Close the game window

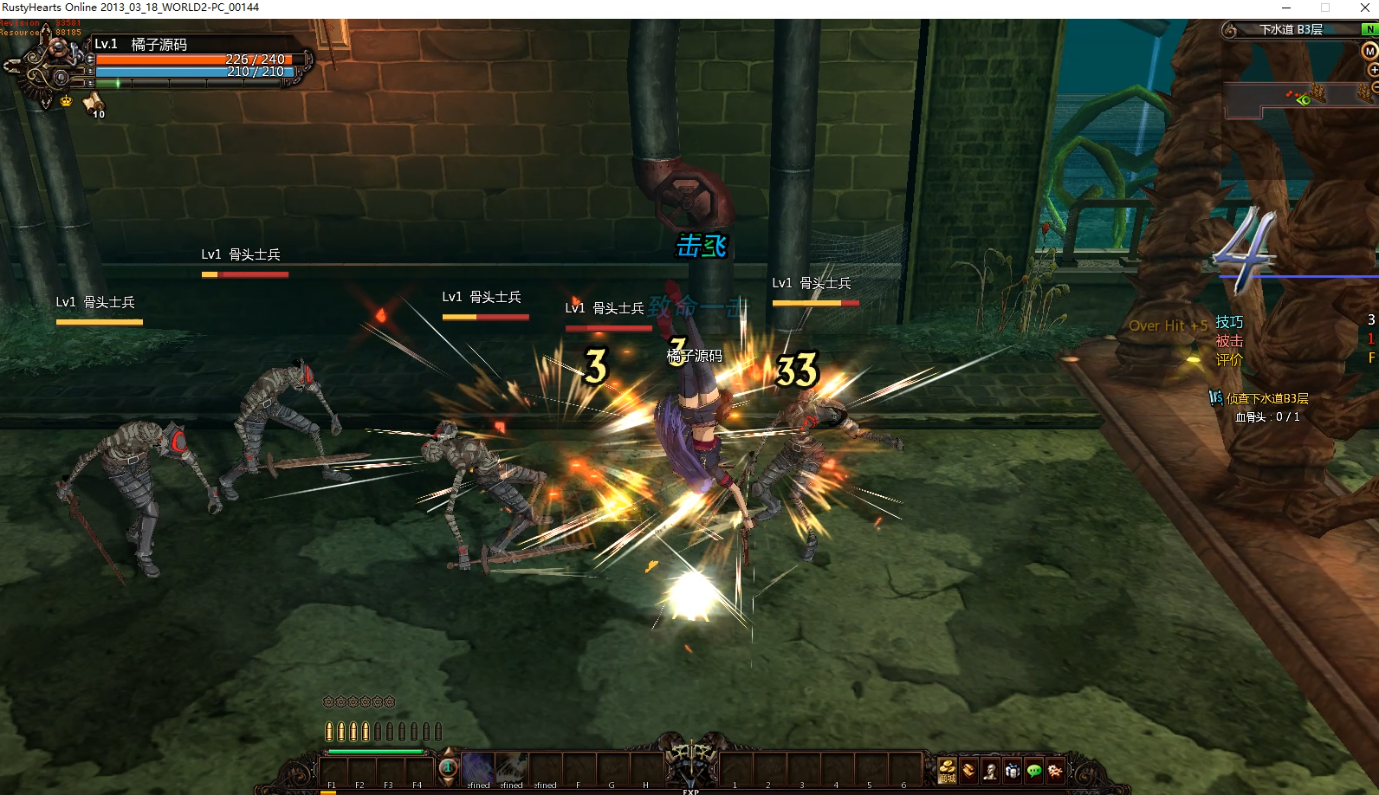1364,8
